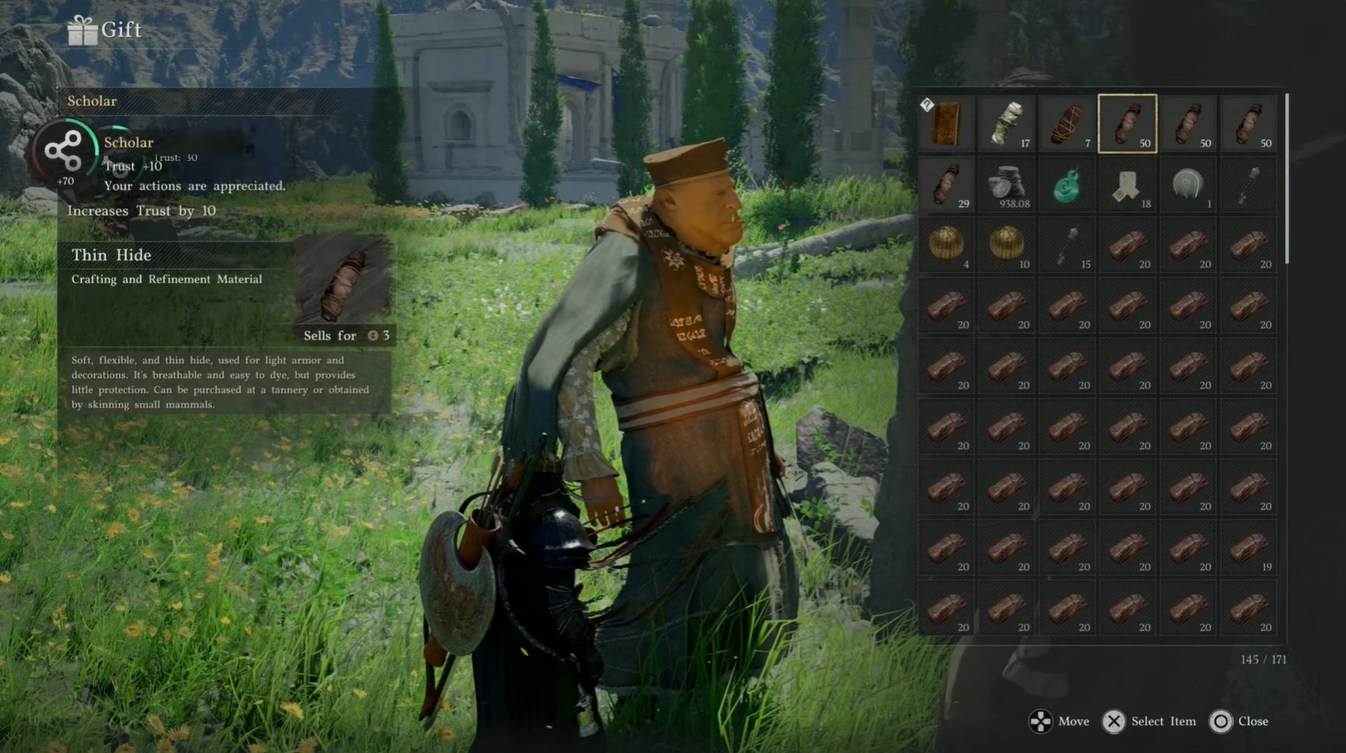
Task: Choose the white bandage roll stack of 17
Action: 1007,124
